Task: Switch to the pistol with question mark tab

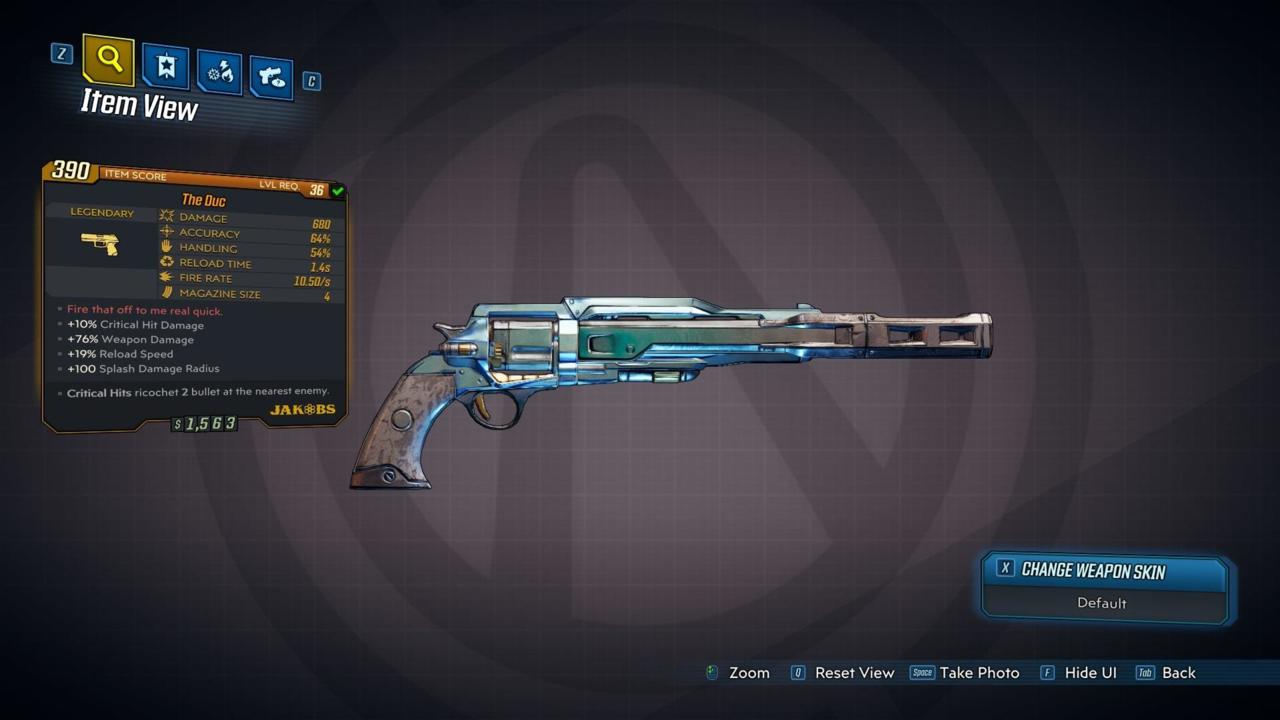Action: pos(271,77)
